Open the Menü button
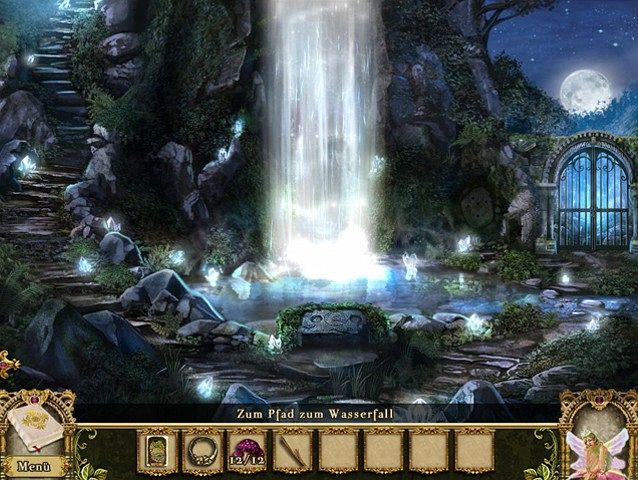The image size is (638, 480). click(32, 466)
